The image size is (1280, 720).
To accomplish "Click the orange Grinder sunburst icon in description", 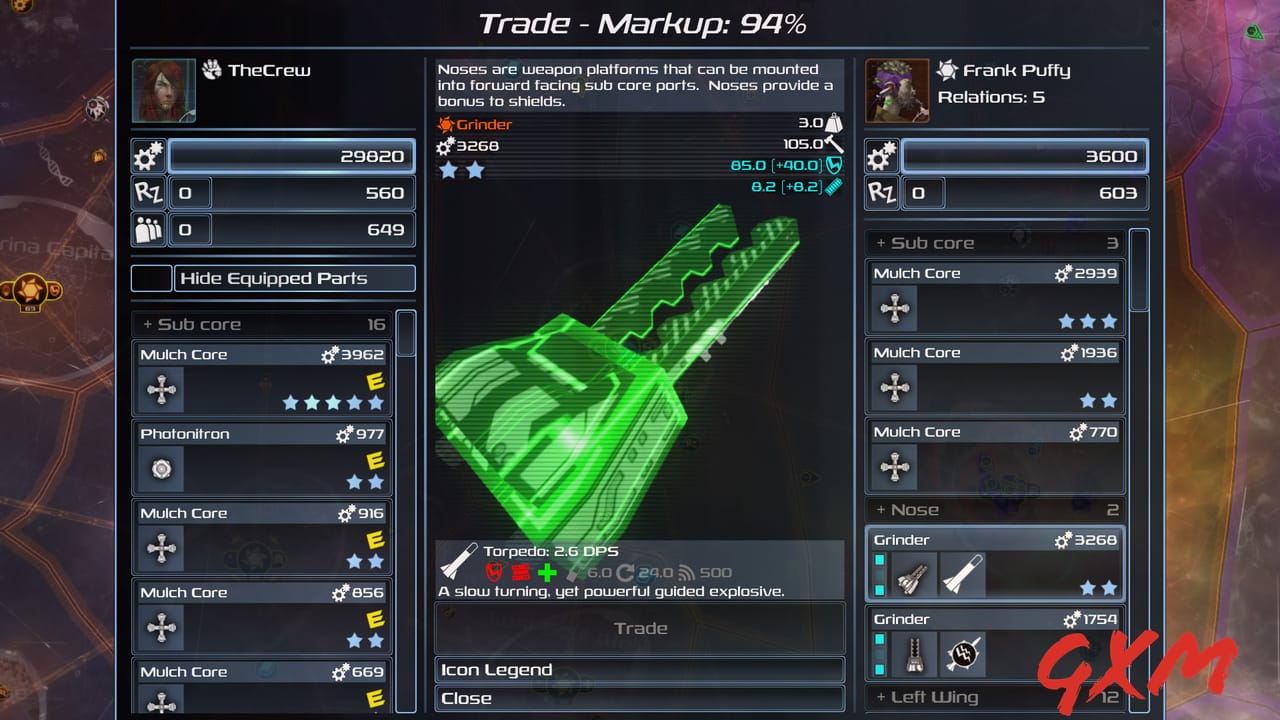I will point(446,124).
